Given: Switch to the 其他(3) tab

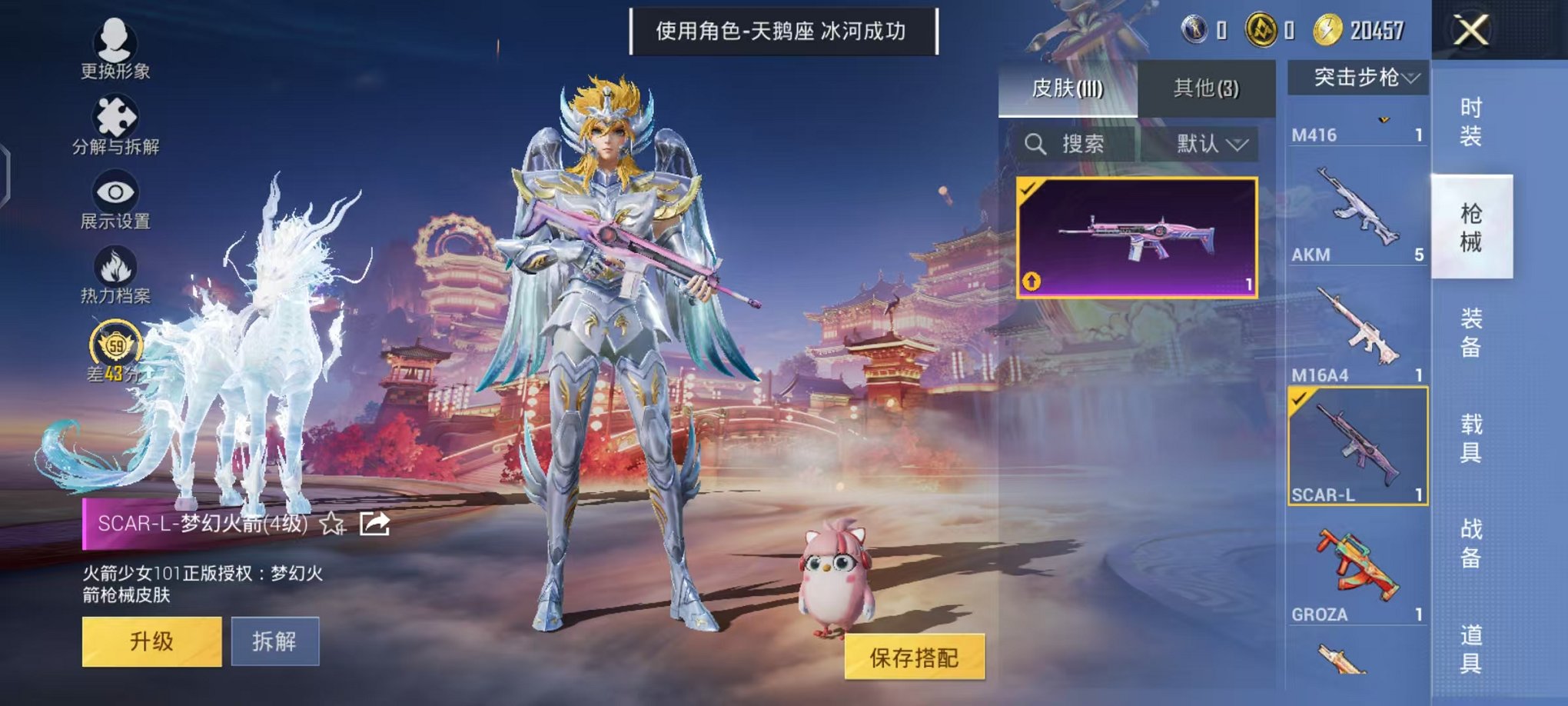Looking at the screenshot, I should [1208, 88].
